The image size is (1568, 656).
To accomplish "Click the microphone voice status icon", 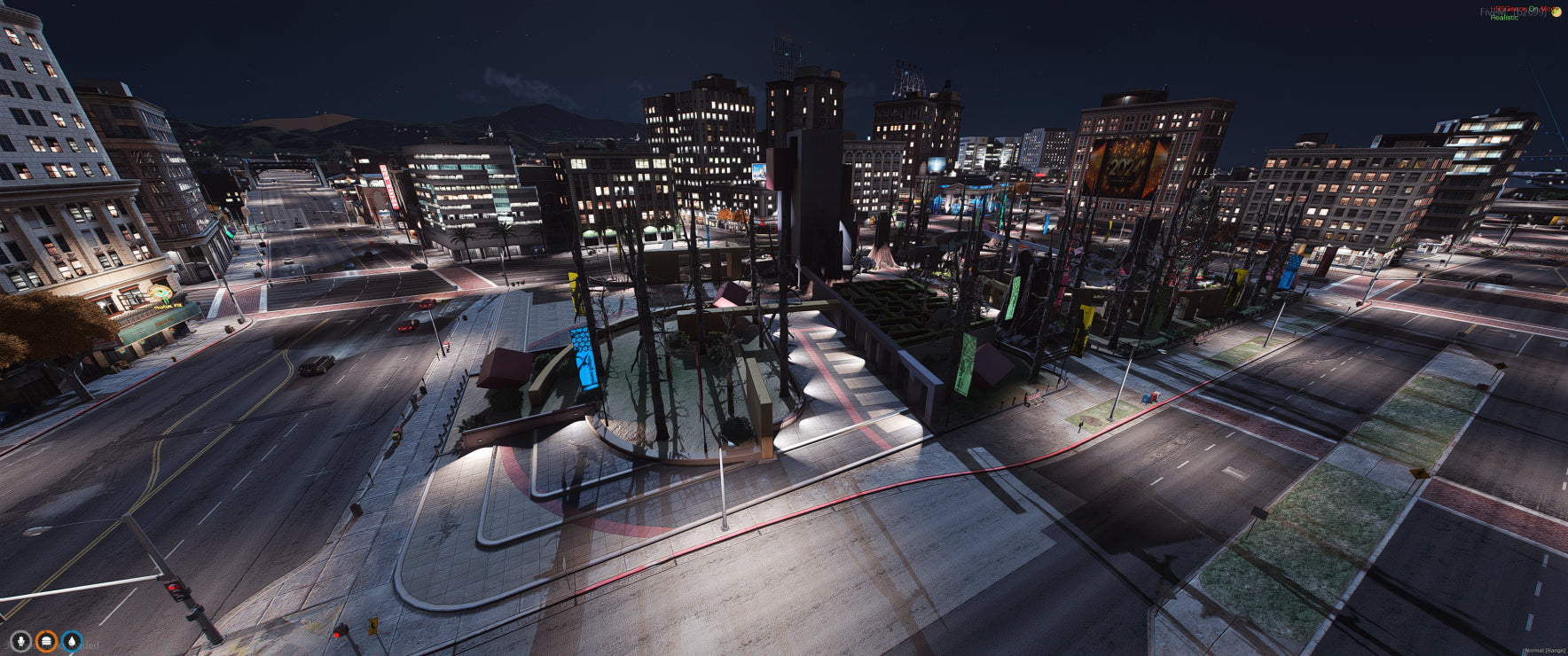I will coord(20,641).
